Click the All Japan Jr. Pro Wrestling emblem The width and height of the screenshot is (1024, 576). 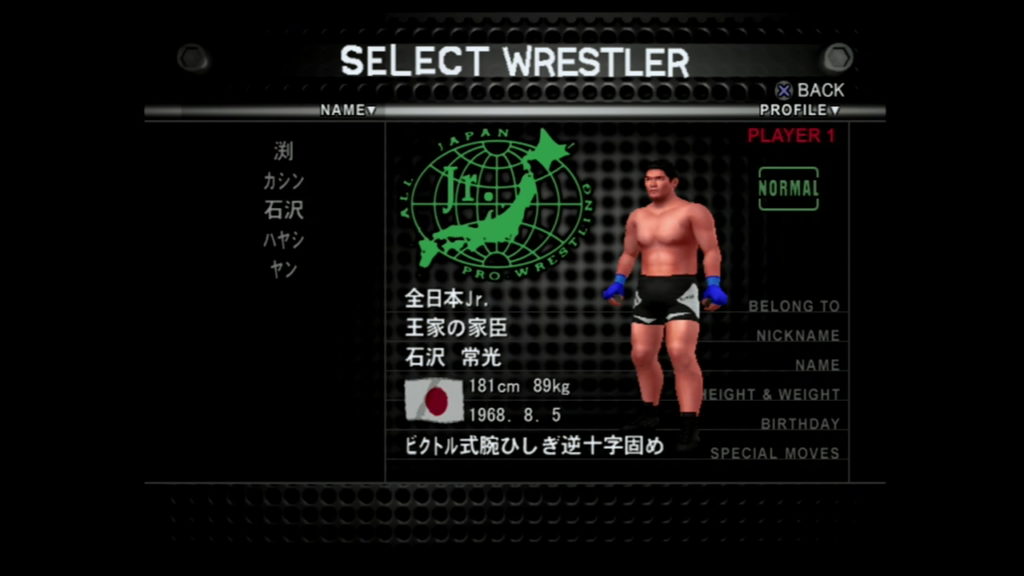click(496, 200)
